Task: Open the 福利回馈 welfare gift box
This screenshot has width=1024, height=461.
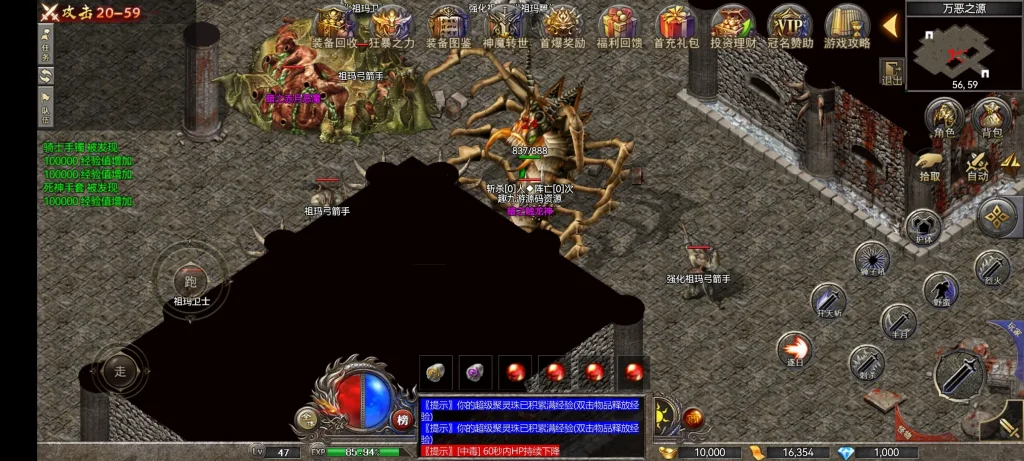Action: pos(619,25)
